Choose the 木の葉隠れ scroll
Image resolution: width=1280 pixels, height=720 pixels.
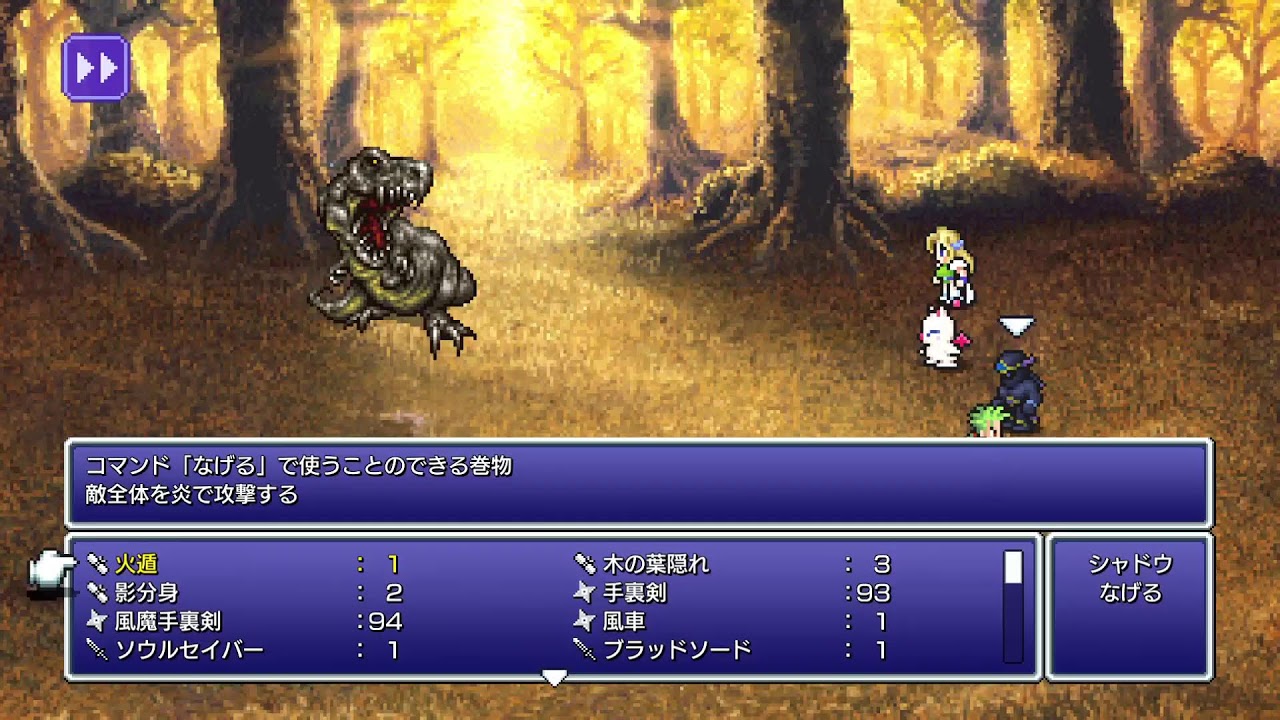pos(655,564)
